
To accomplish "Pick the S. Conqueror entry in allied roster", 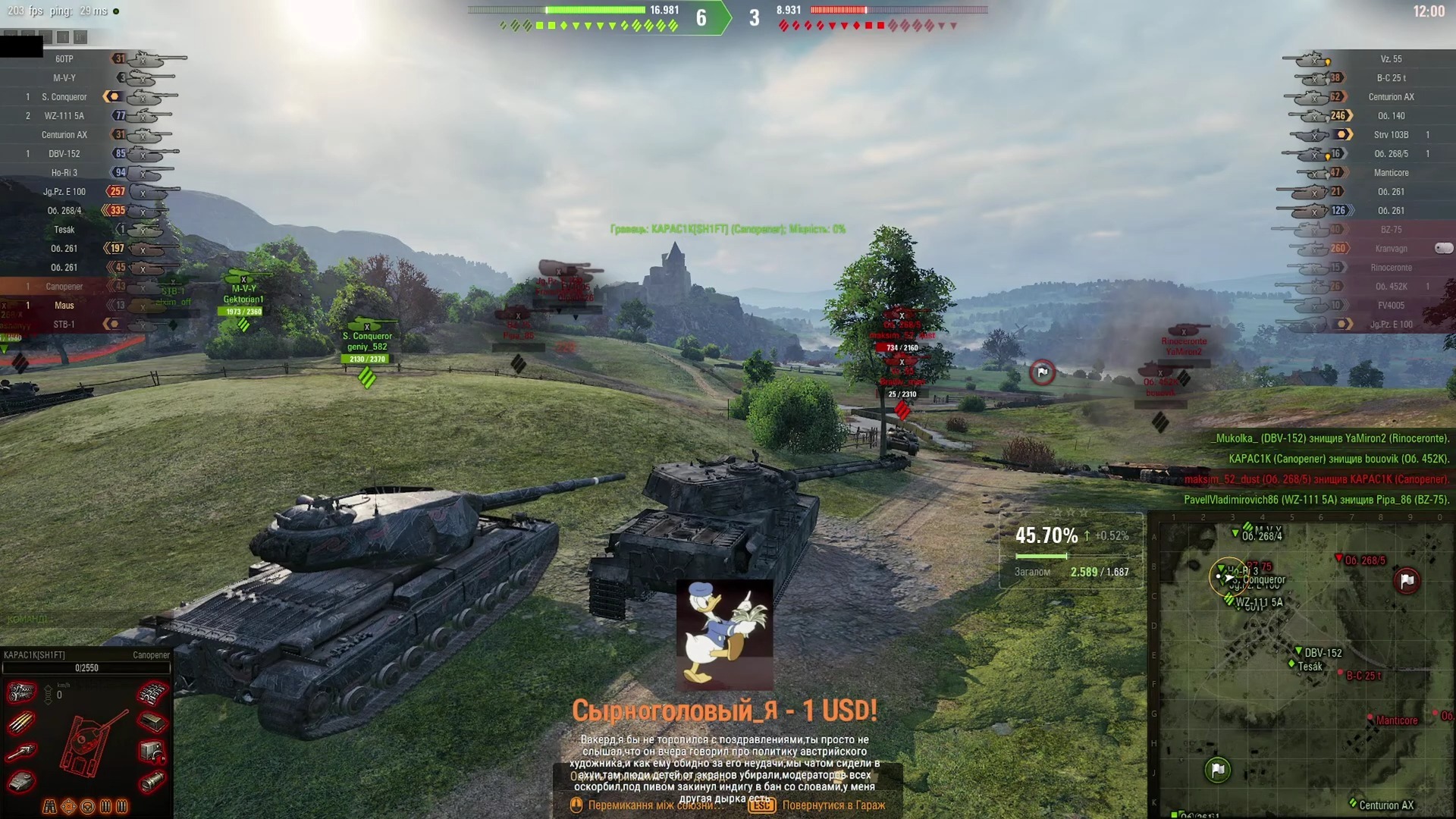I will click(x=64, y=97).
